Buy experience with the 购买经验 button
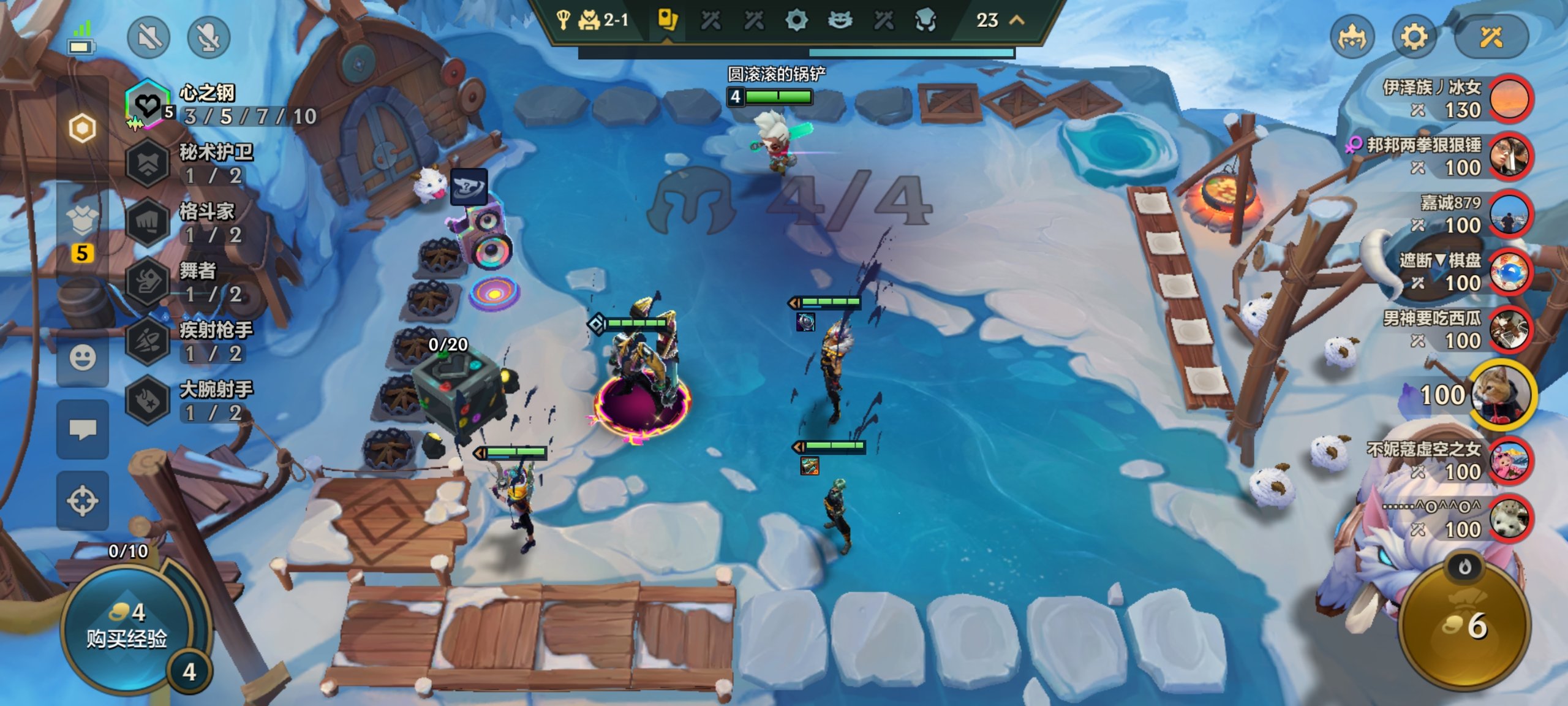 coord(127,626)
